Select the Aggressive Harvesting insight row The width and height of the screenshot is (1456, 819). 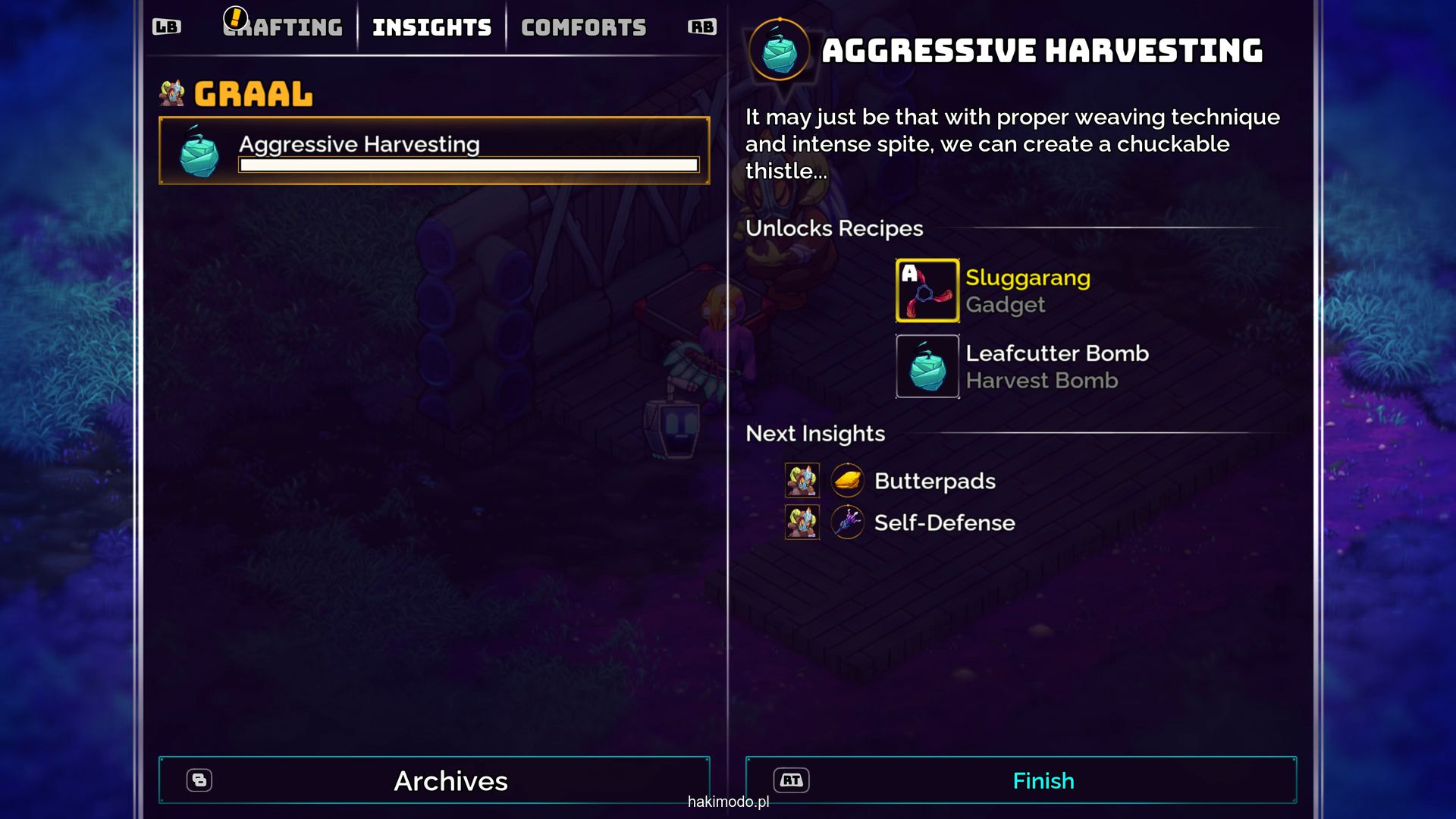tap(434, 151)
